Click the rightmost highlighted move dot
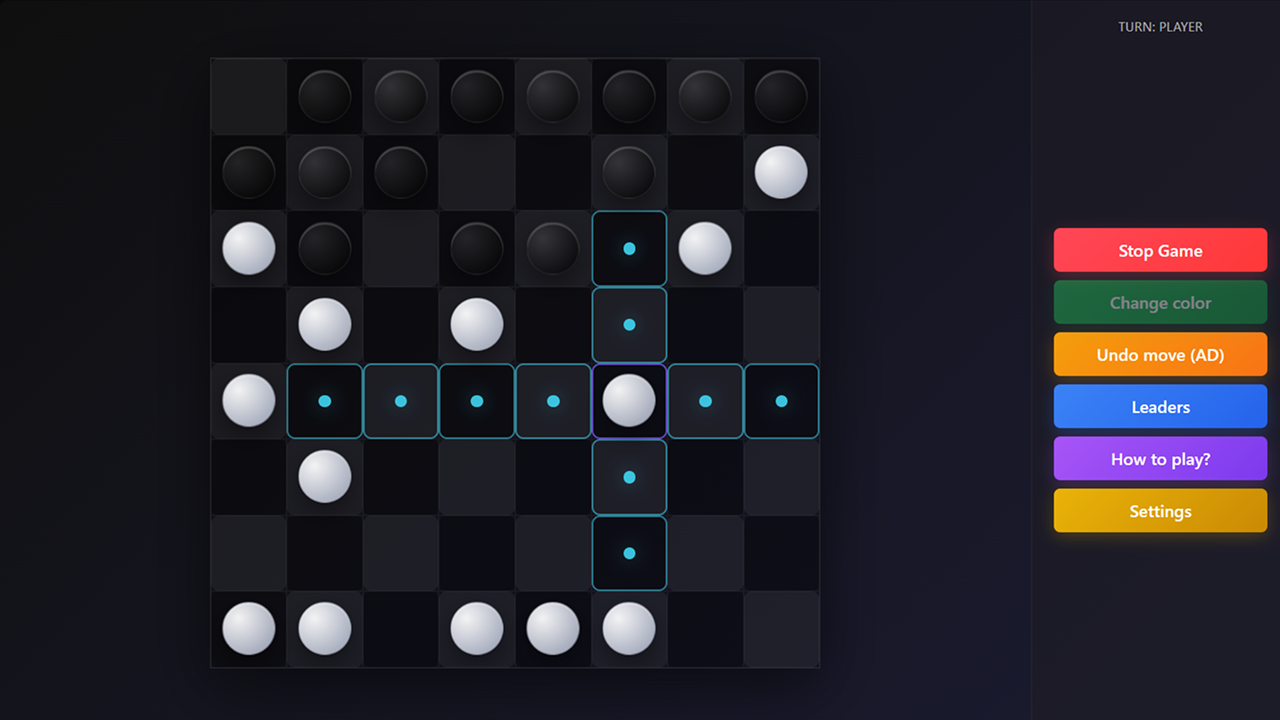 [x=781, y=401]
